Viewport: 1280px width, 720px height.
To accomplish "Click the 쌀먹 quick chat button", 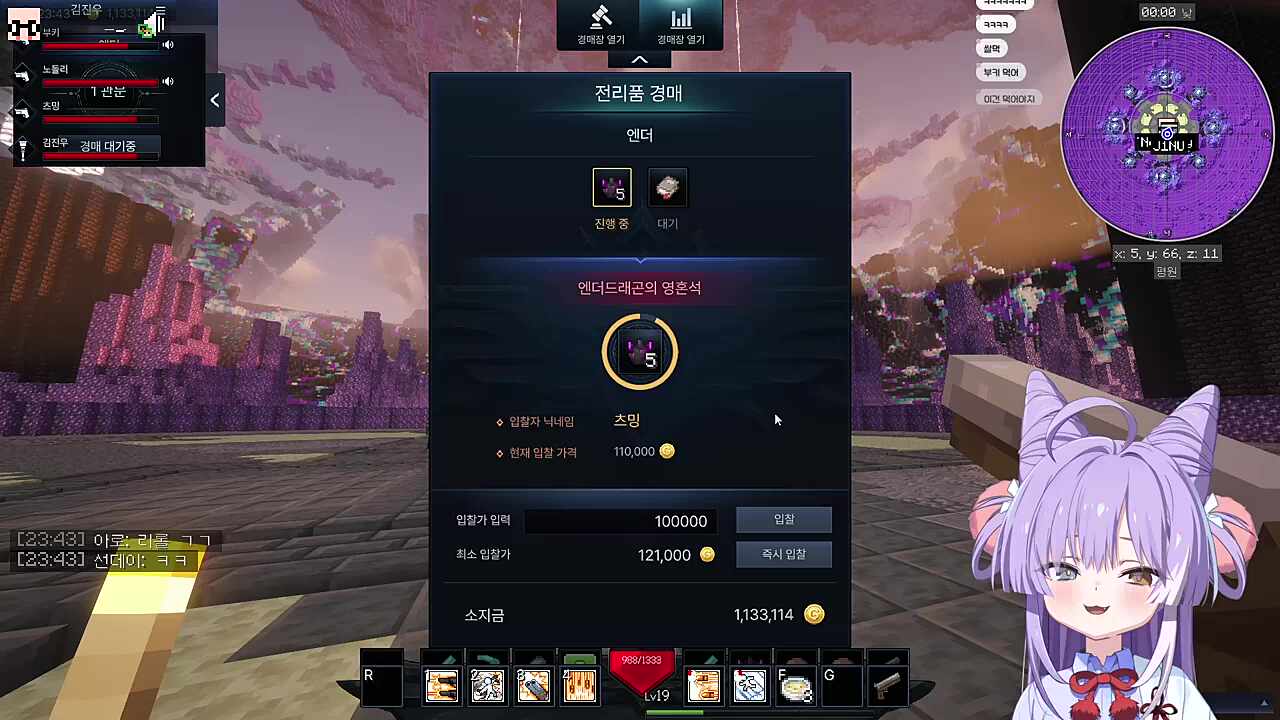I will [x=991, y=47].
